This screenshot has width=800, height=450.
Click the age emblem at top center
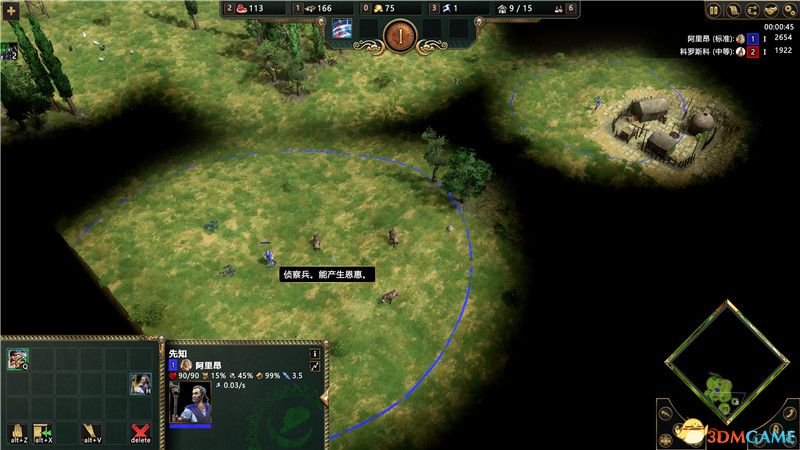coord(399,34)
